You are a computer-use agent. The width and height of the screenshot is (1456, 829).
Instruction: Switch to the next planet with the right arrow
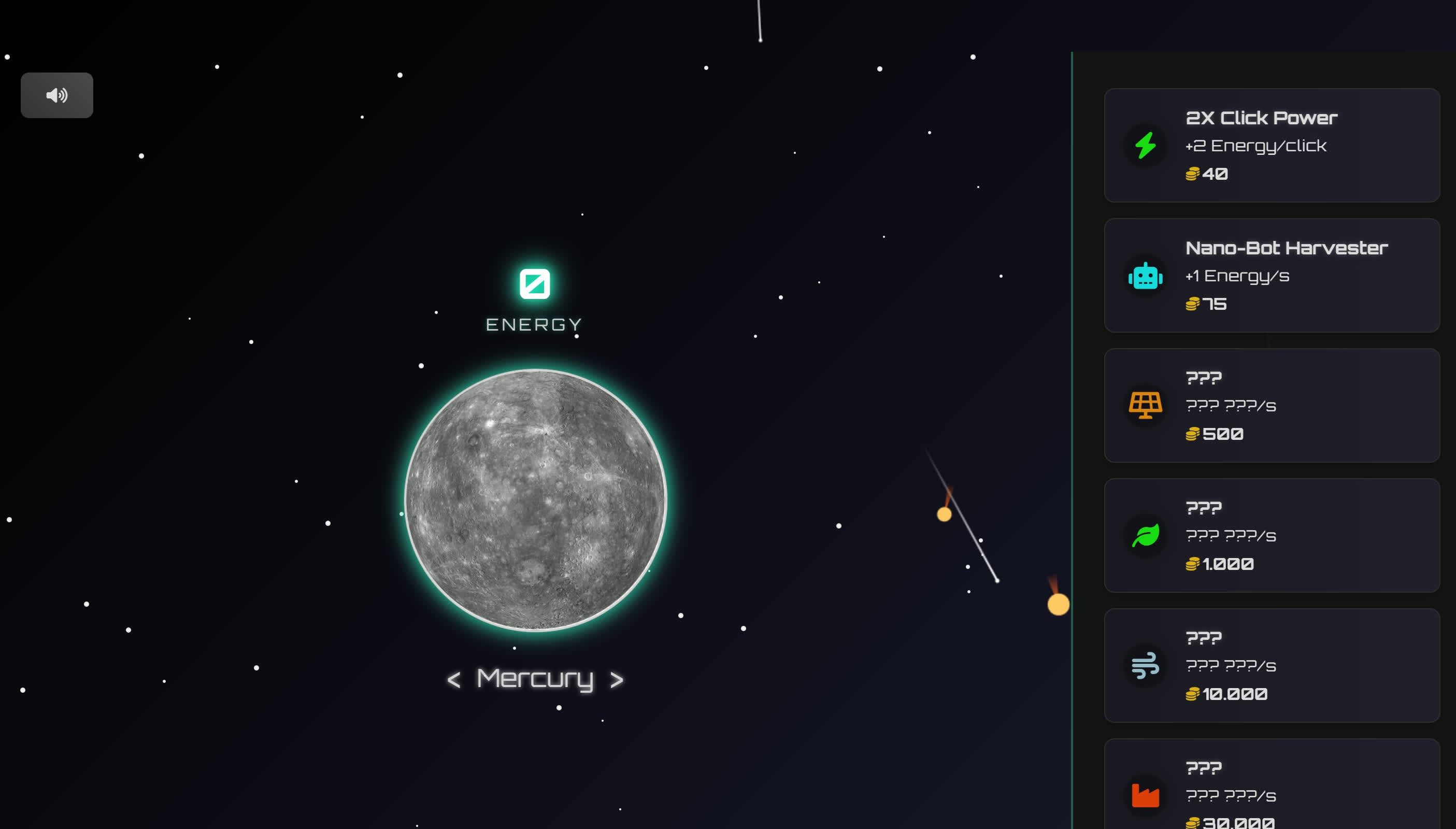(616, 680)
